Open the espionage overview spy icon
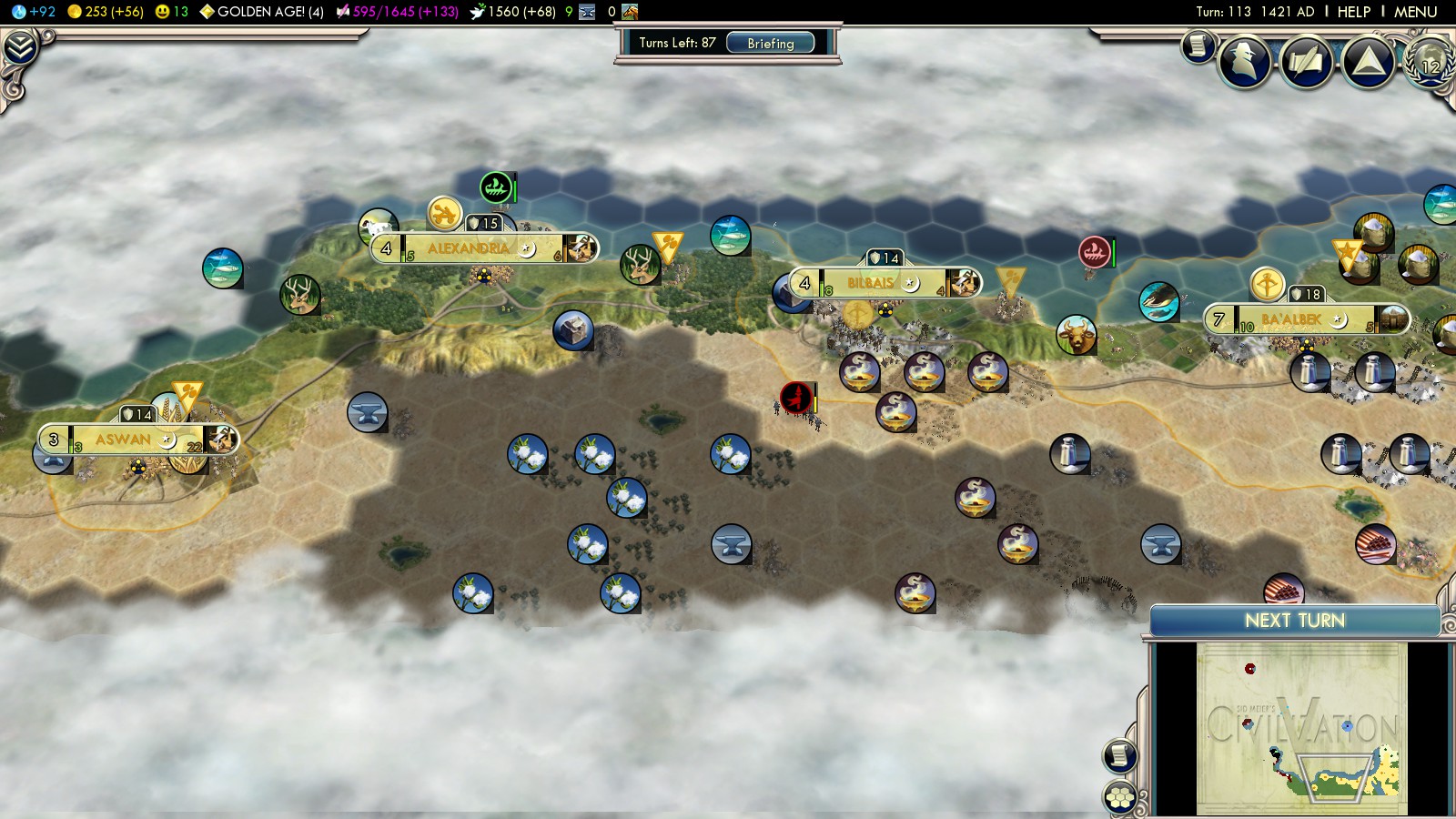 1244,62
